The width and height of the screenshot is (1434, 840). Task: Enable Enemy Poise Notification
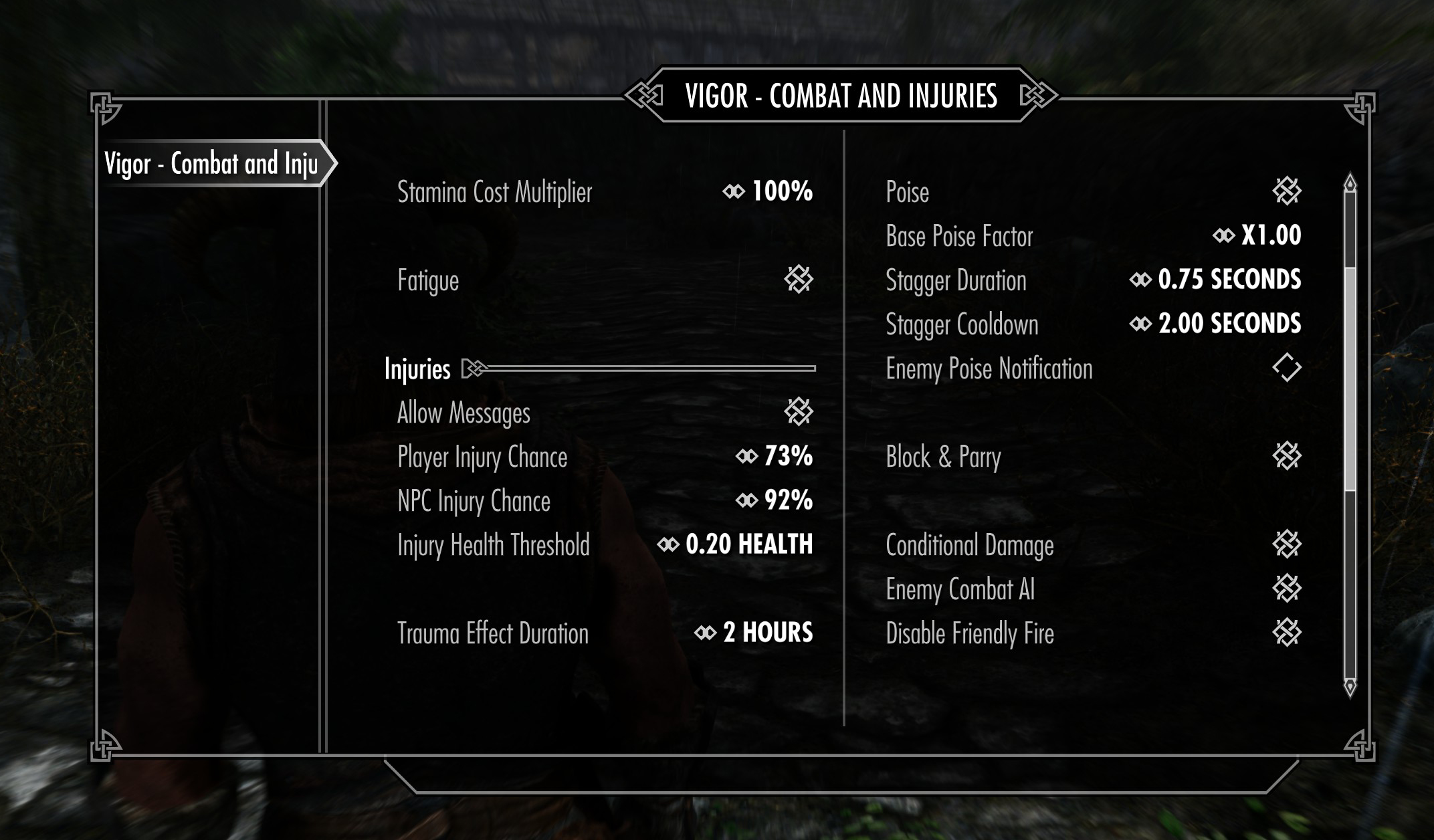(x=1286, y=368)
